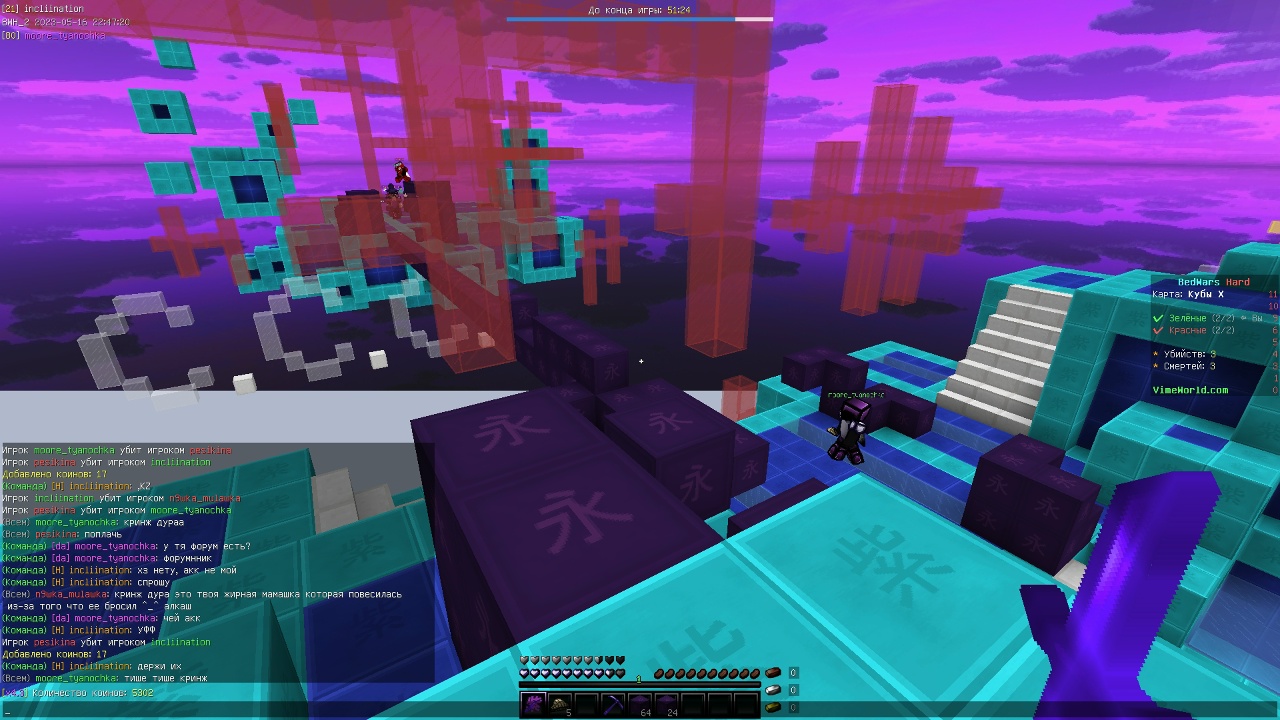Viewport: 1280px width, 720px height.
Task: Click the gold ingot resource counter icon
Action: point(772,705)
